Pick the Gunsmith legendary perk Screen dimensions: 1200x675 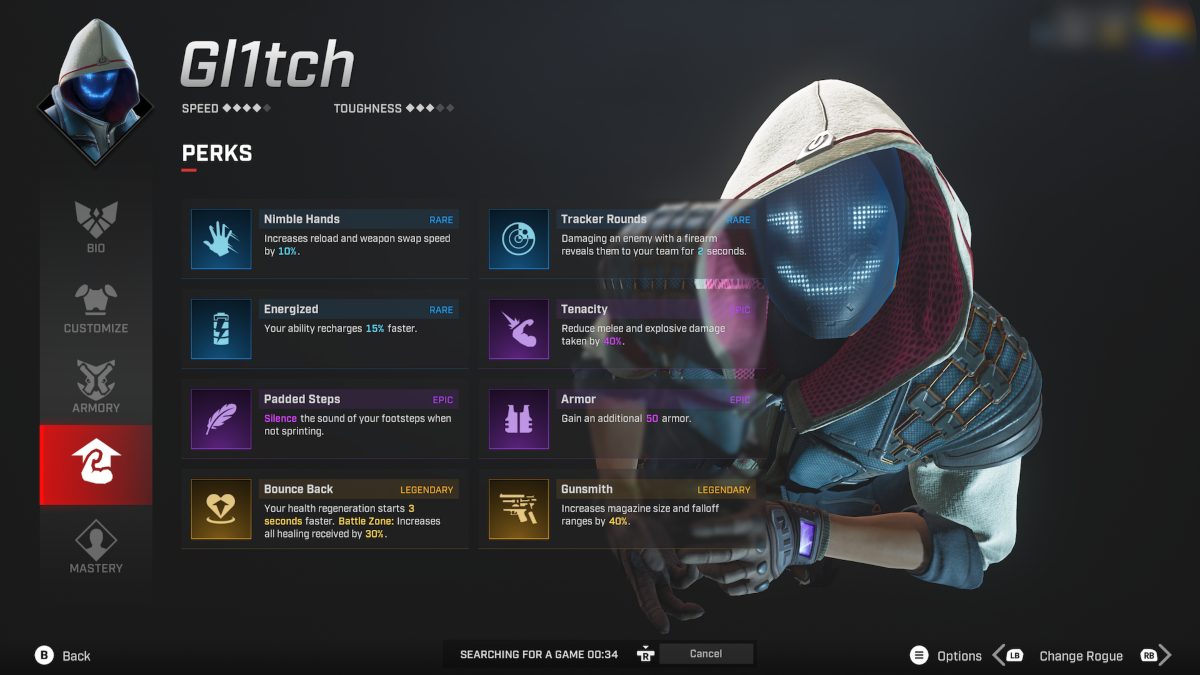[622, 509]
